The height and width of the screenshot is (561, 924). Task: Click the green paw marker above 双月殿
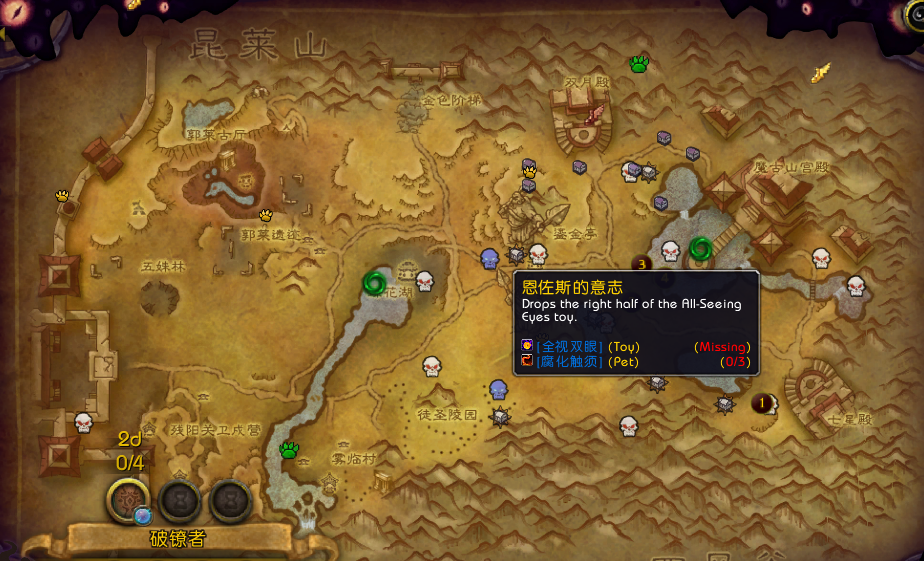click(640, 64)
